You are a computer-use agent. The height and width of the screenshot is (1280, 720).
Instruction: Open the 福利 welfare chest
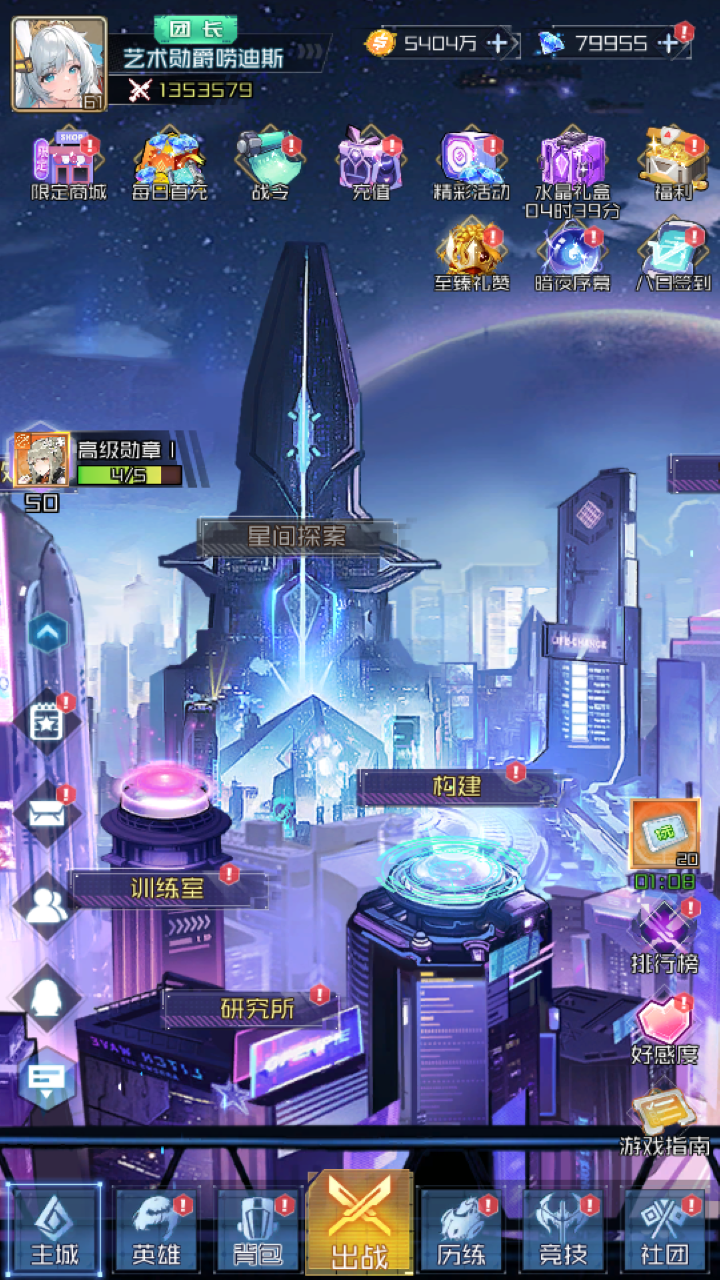coord(673,160)
